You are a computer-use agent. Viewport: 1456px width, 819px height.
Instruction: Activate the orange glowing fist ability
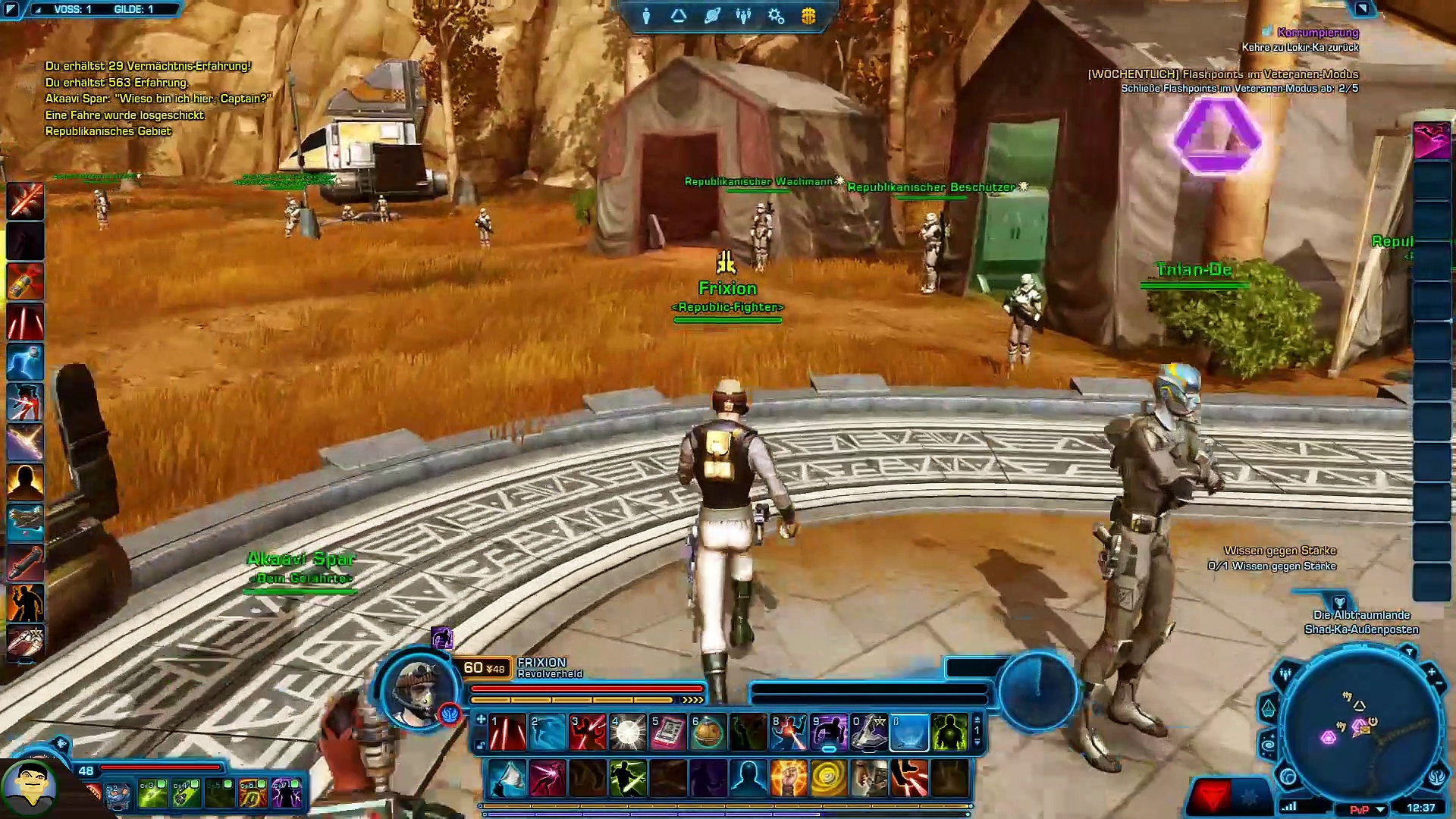[x=788, y=778]
